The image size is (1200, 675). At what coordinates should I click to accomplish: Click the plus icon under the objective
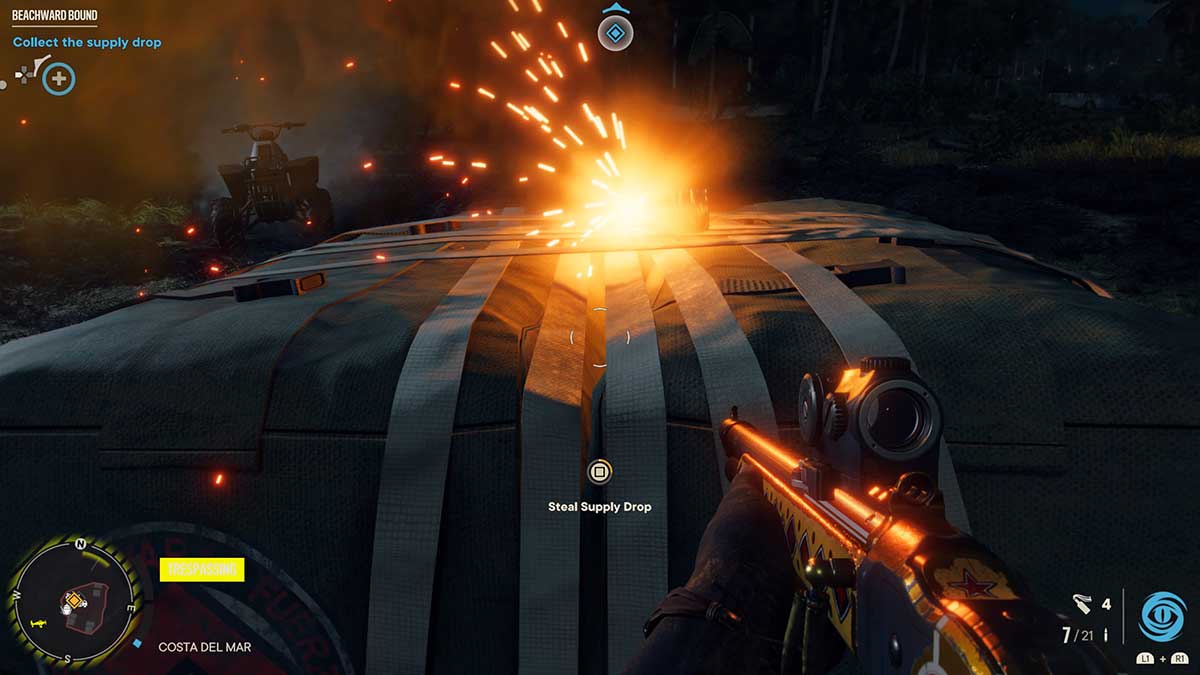59,78
